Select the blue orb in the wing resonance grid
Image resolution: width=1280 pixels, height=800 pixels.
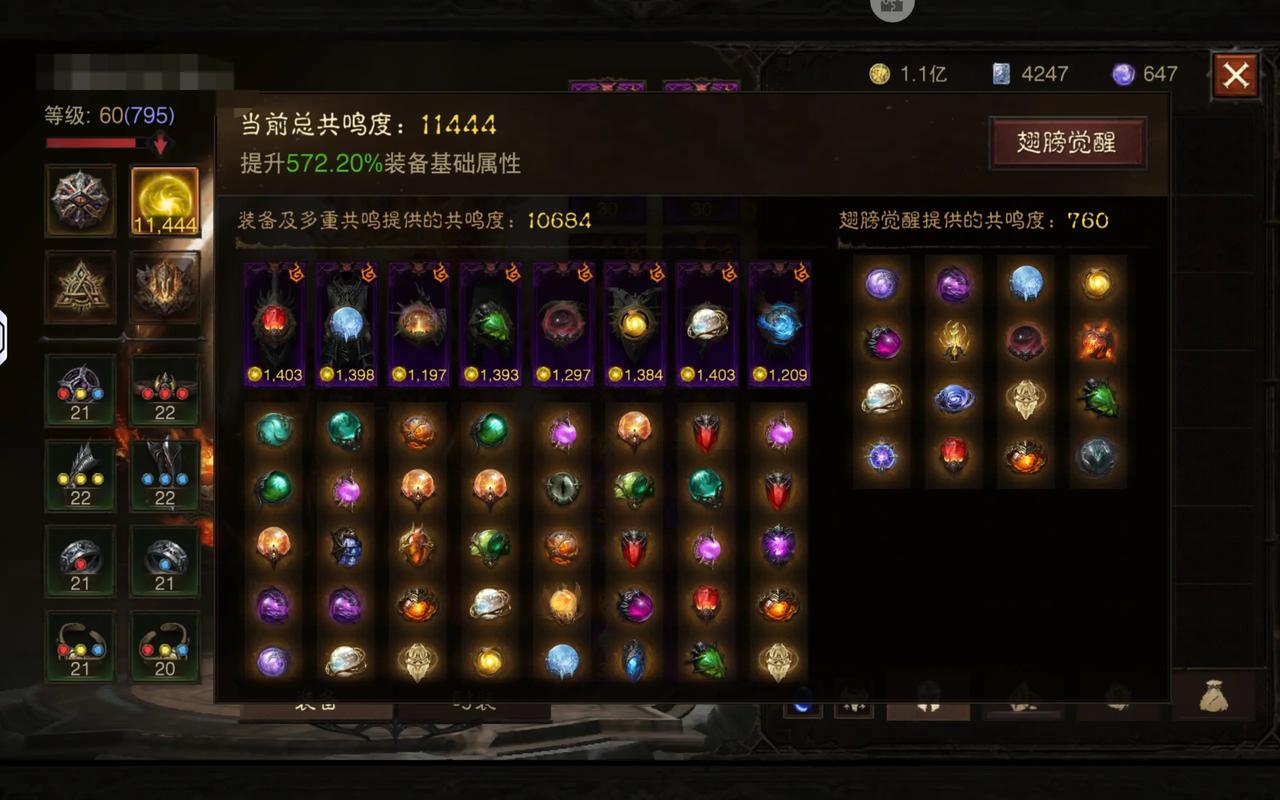pos(1025,282)
